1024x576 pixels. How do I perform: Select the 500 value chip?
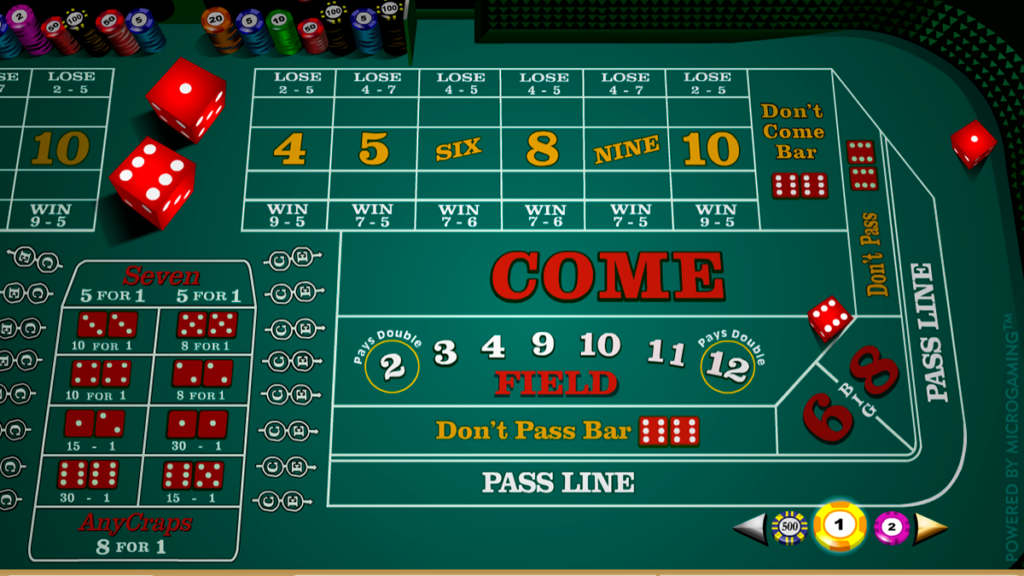point(789,527)
